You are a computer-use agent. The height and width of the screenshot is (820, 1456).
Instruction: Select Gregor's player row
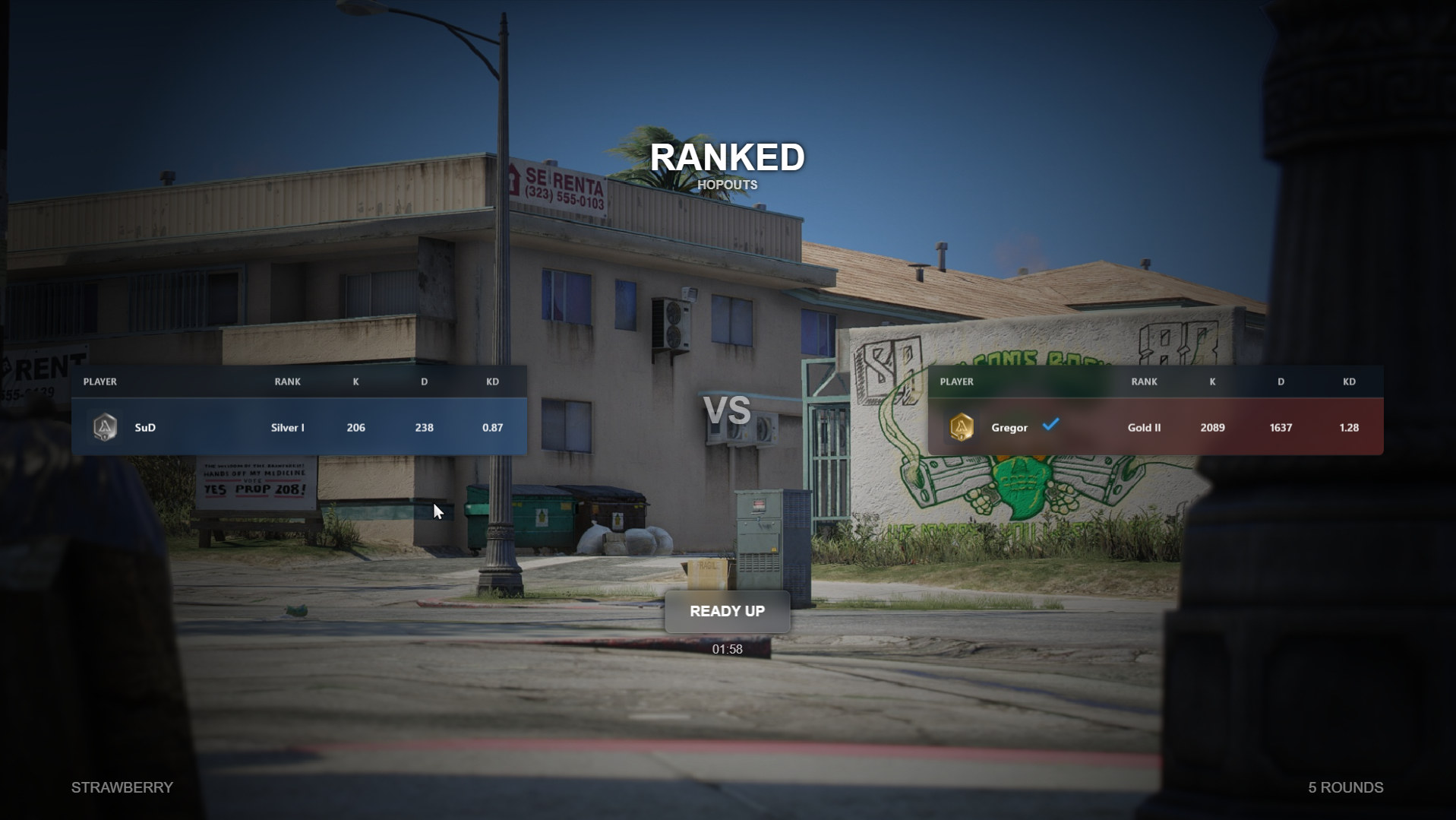tap(1154, 427)
